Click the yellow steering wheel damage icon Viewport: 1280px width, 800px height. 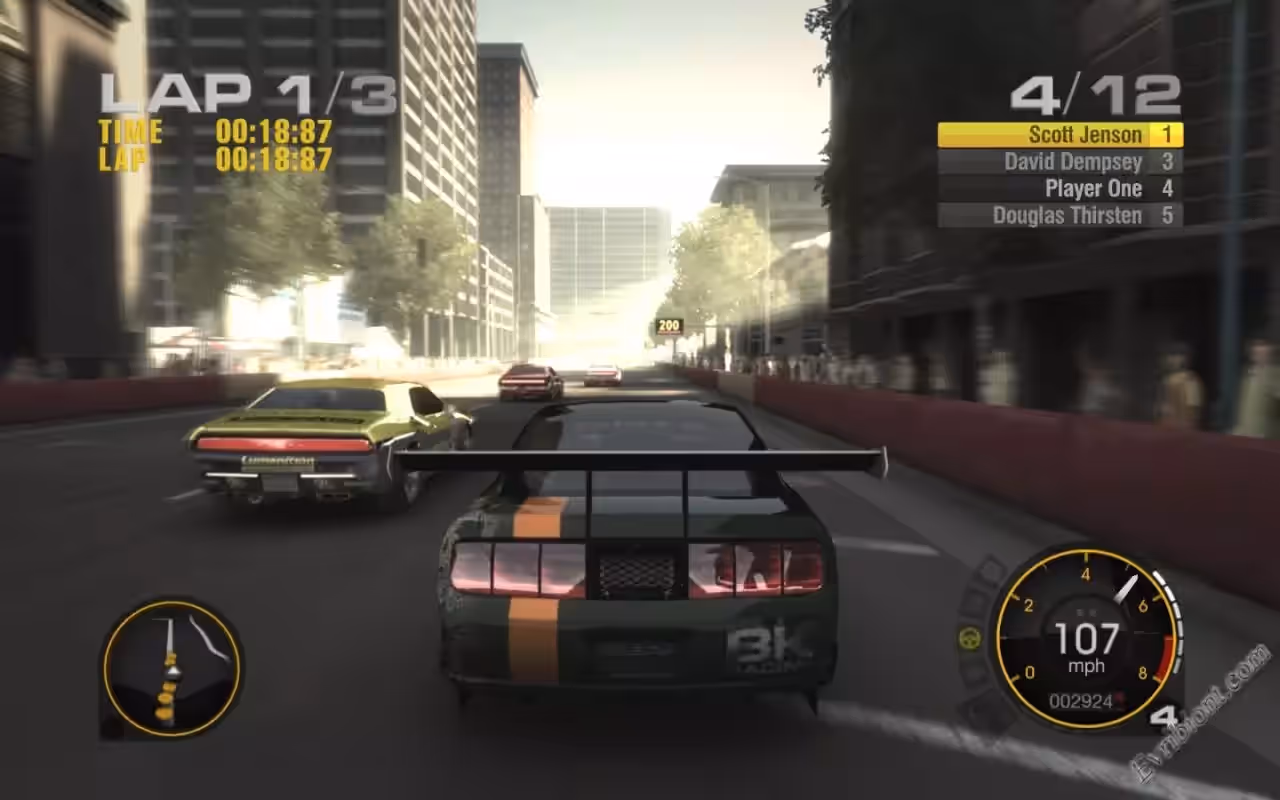click(969, 638)
